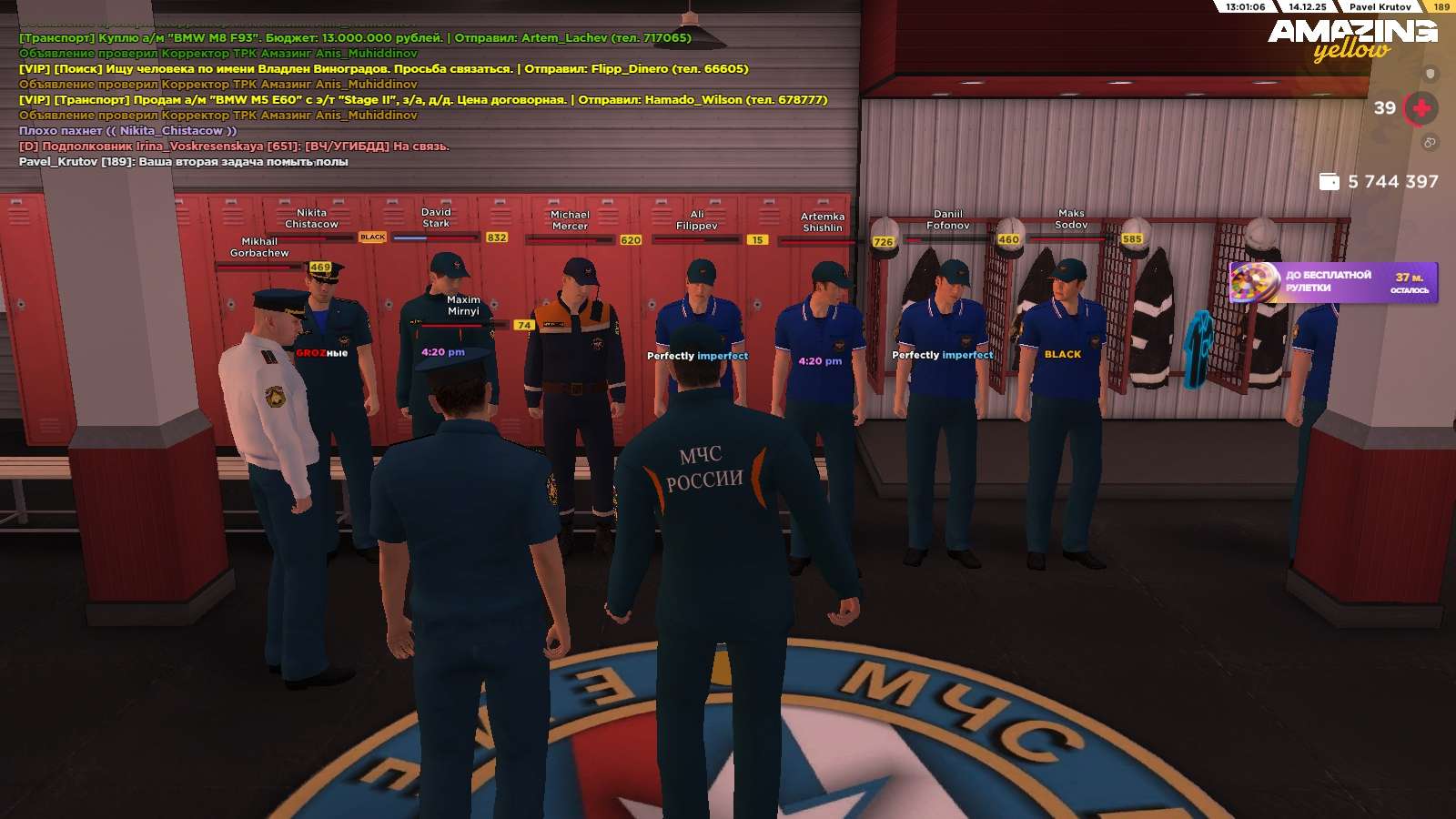The width and height of the screenshot is (1456, 819).
Task: Click the wallet money icon
Action: click(1329, 182)
